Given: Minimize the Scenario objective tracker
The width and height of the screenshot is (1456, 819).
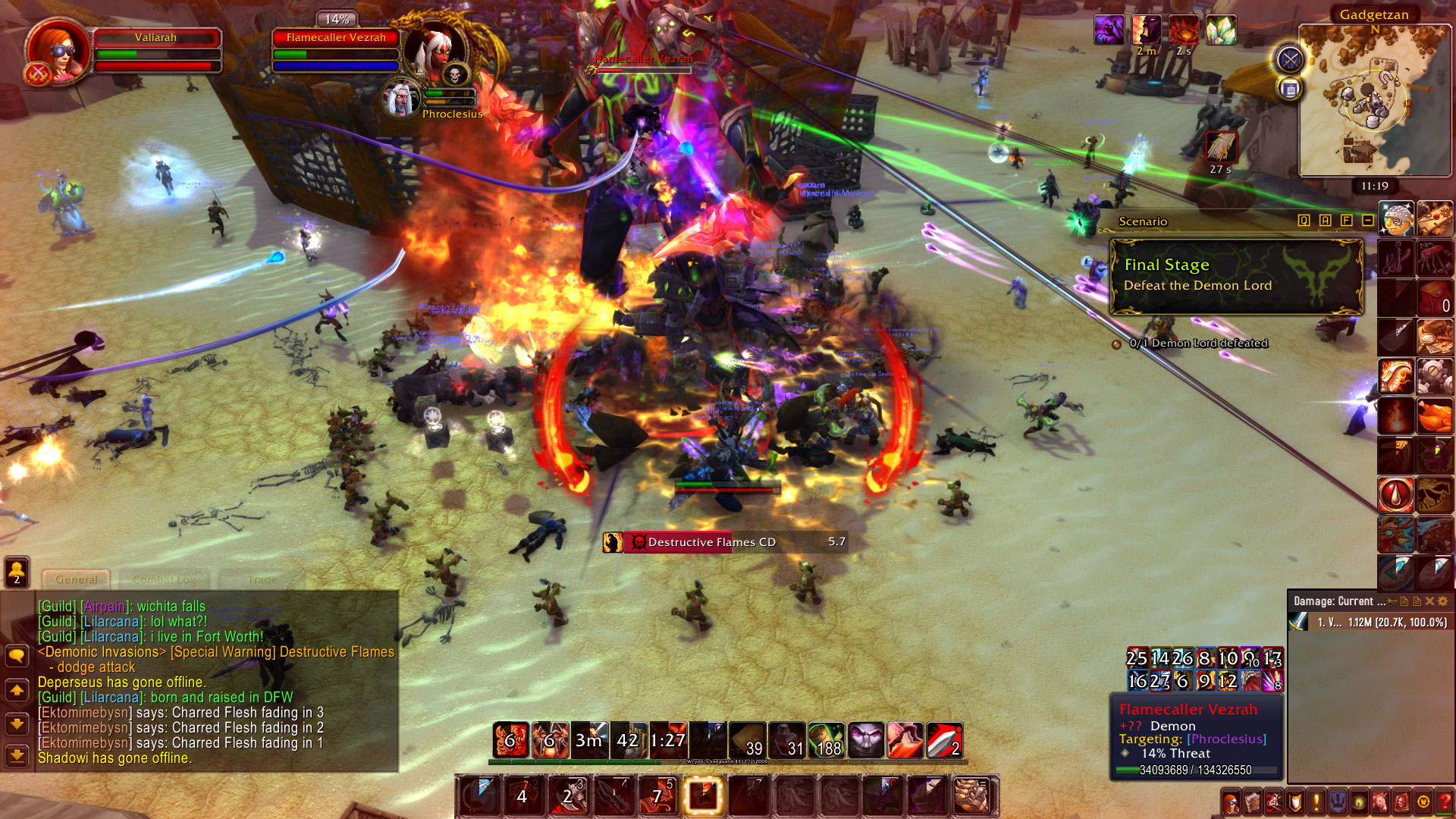Looking at the screenshot, I should pos(1367,221).
